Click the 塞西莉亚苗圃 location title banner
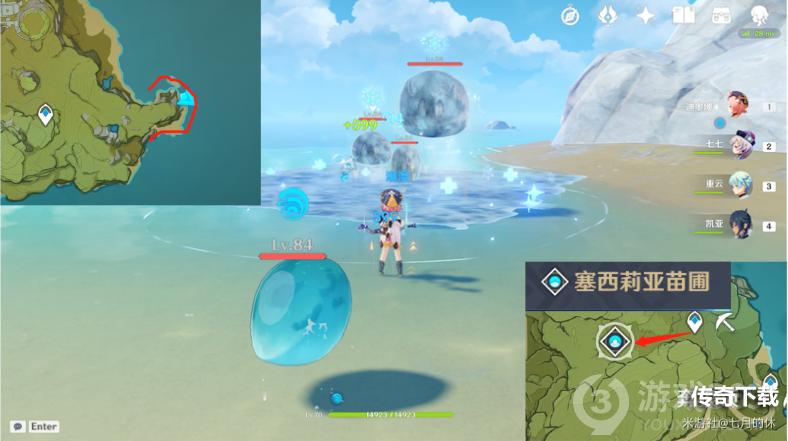 click(628, 282)
